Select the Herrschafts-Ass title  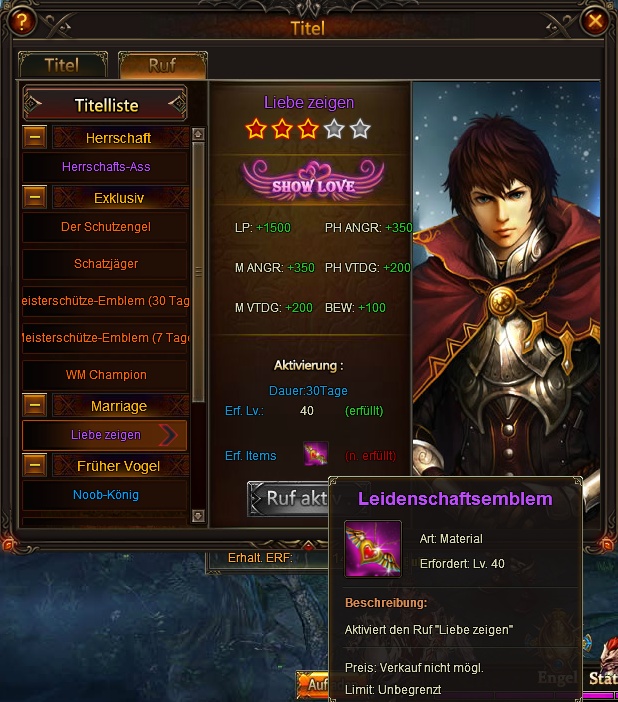(105, 167)
